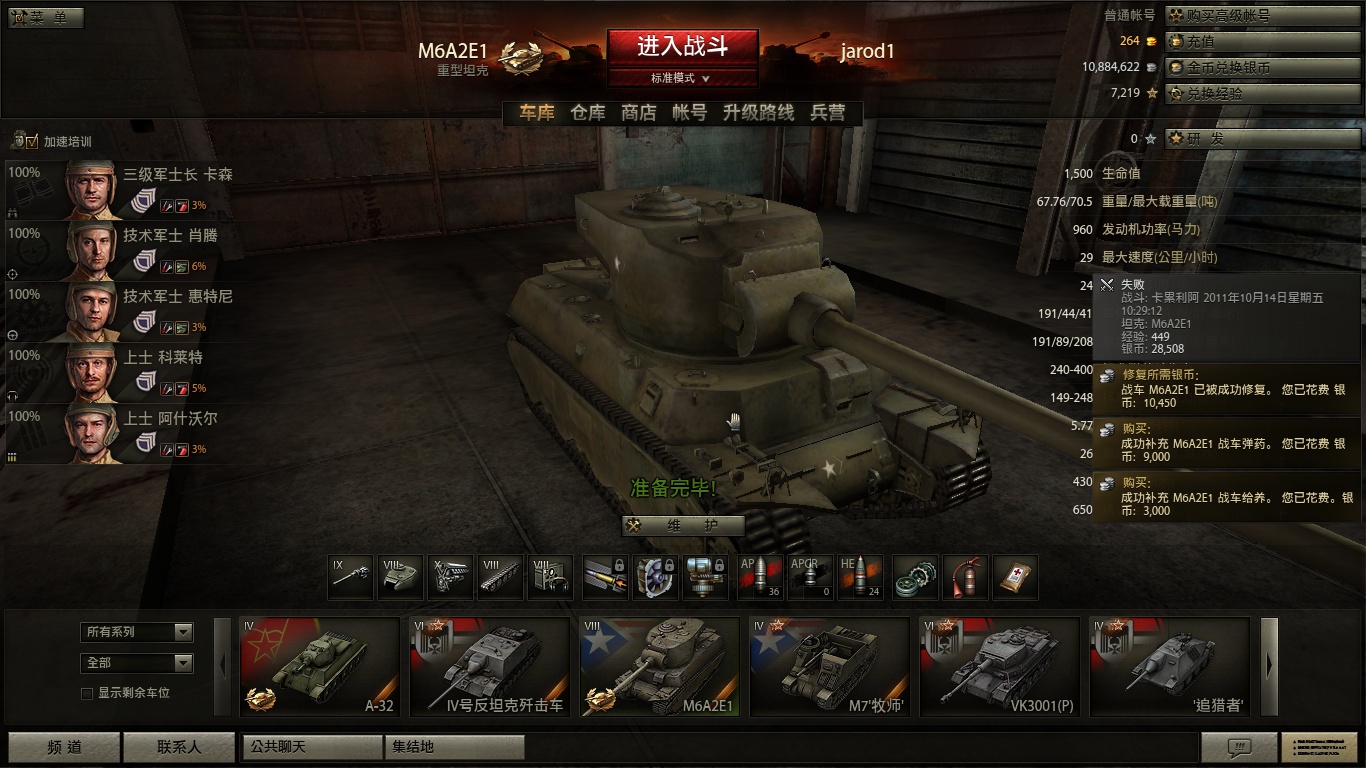Screen dimensions: 1366x768
Task: Open the 兵营 barracks tab
Action: 827,113
